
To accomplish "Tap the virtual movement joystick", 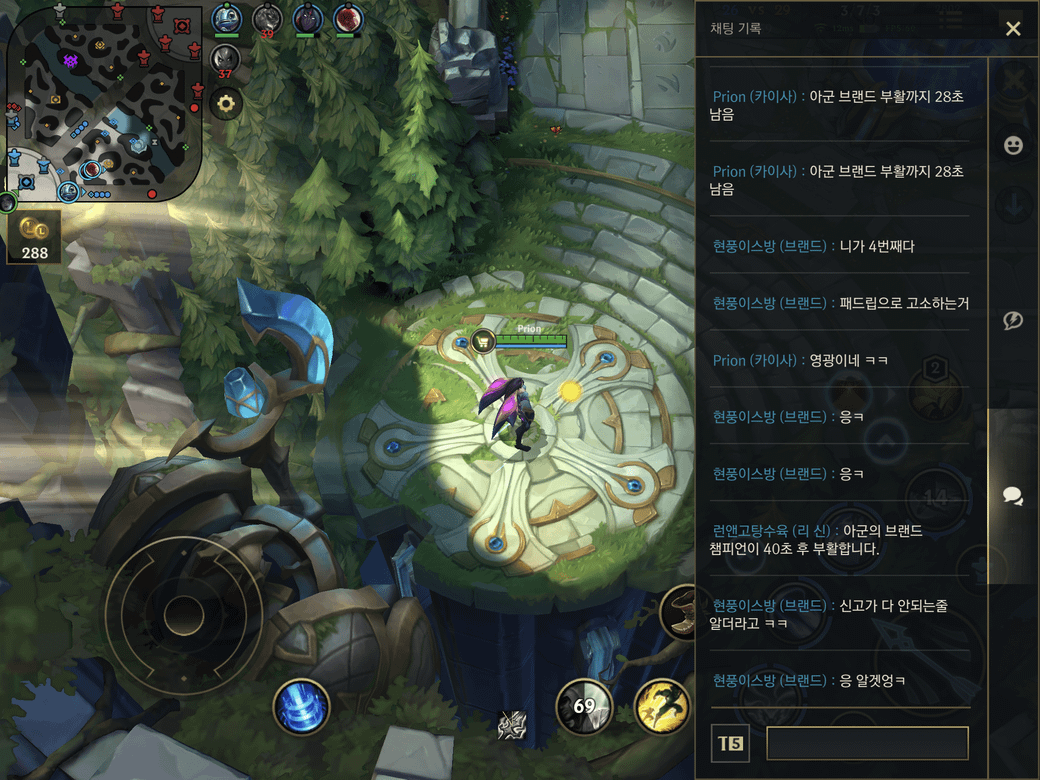I will pos(183,614).
